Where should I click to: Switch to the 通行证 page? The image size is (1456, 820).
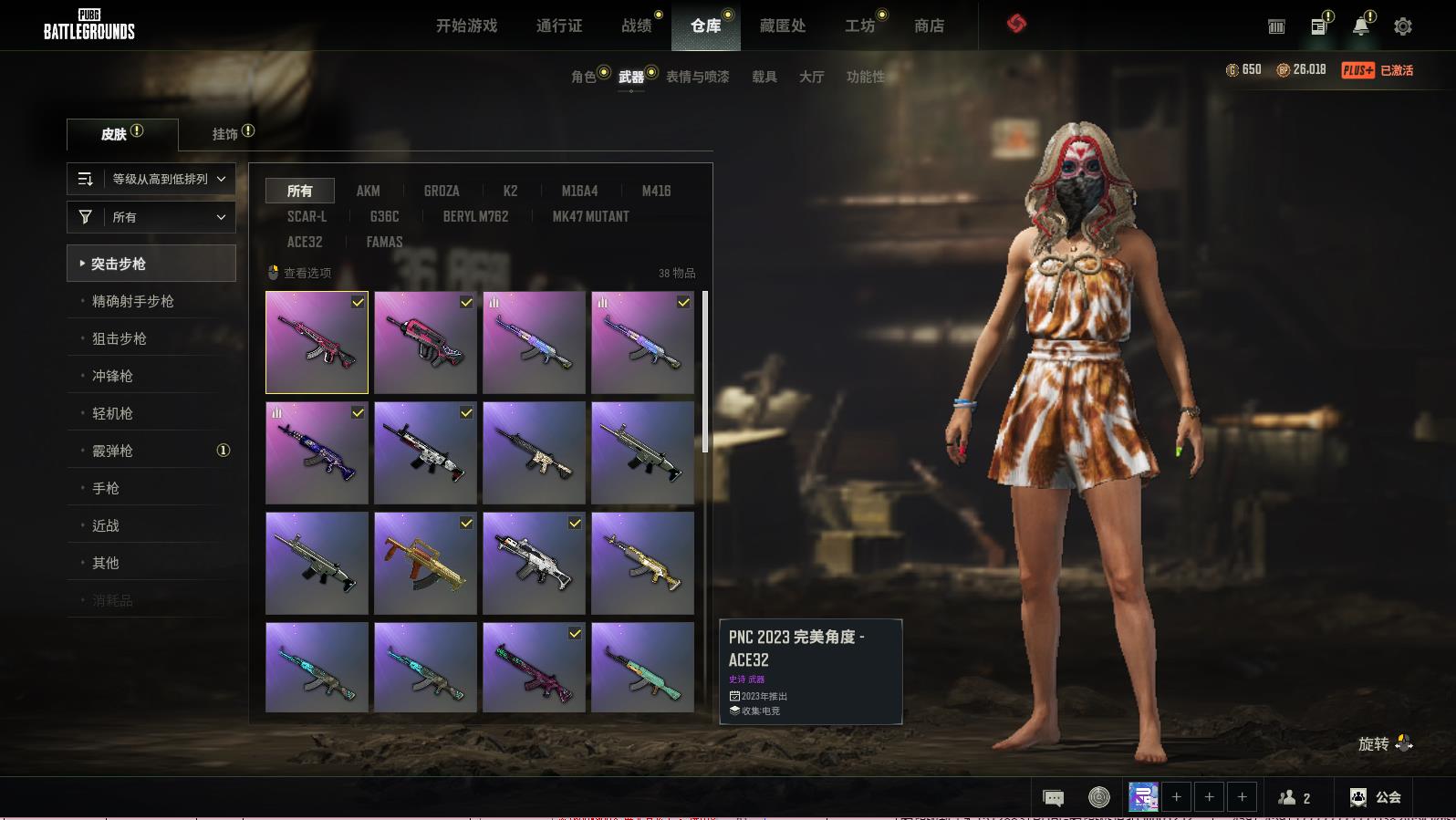point(559,26)
